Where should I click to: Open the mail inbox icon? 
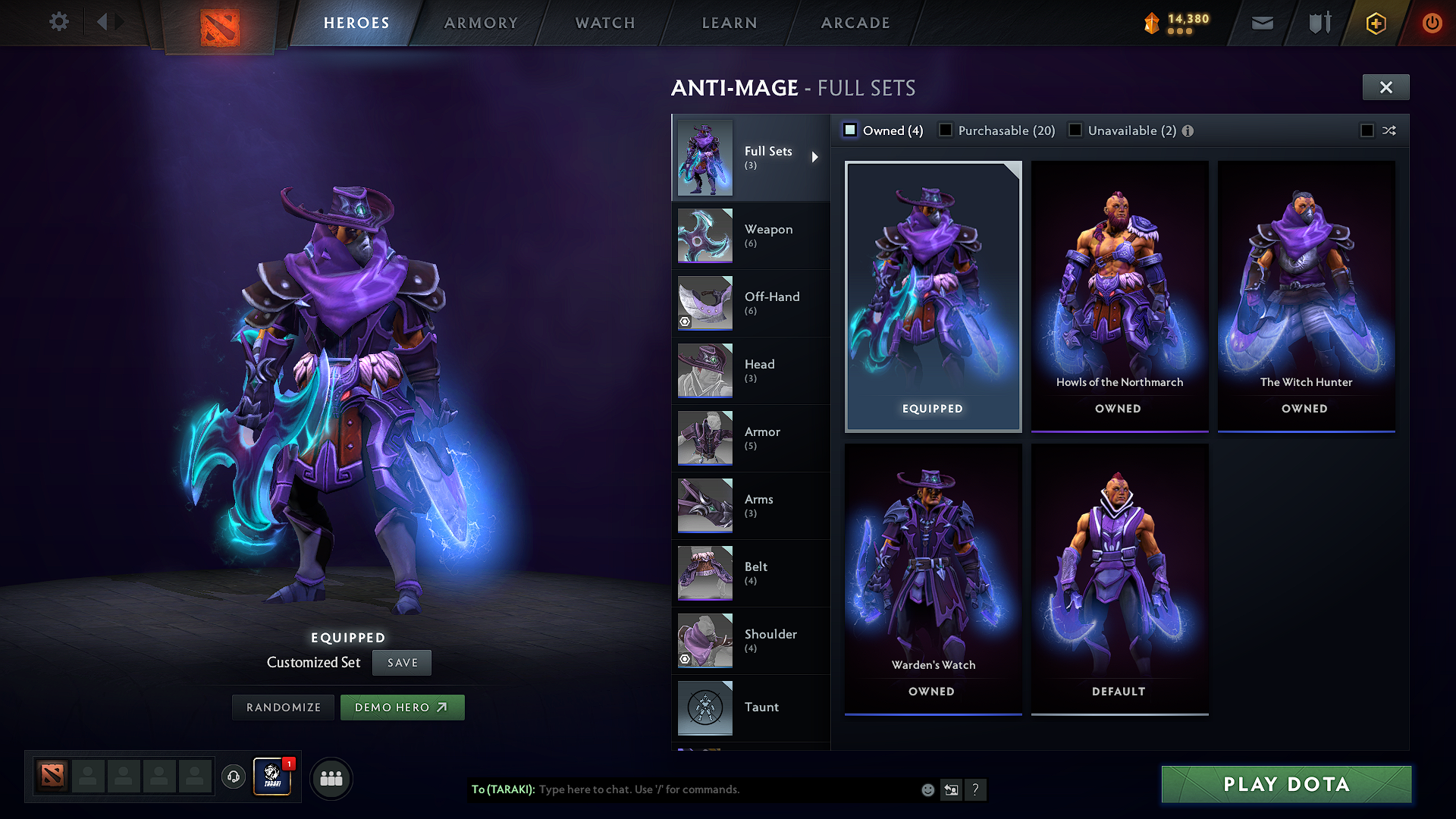pos(1261,23)
